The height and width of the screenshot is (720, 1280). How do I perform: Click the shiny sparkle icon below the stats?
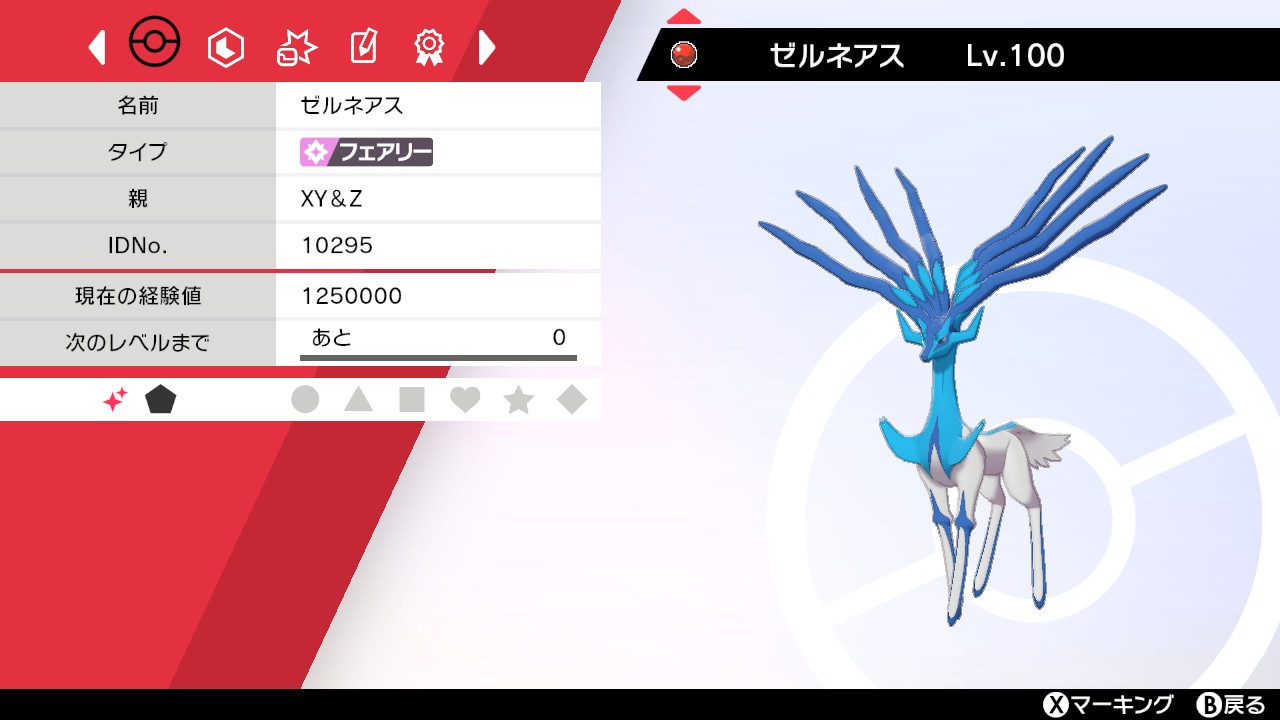coord(116,398)
